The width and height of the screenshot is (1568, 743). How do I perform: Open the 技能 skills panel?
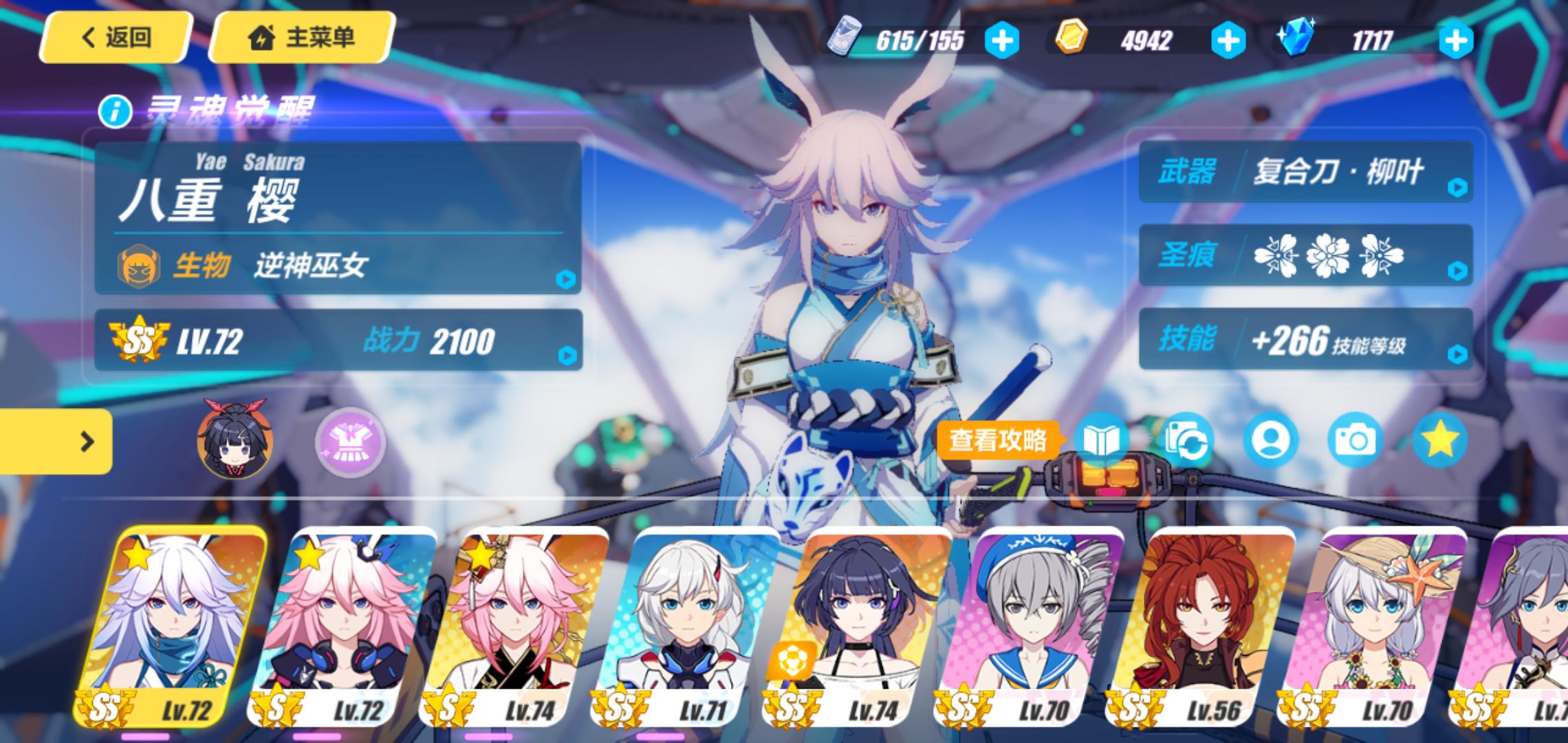click(1305, 339)
